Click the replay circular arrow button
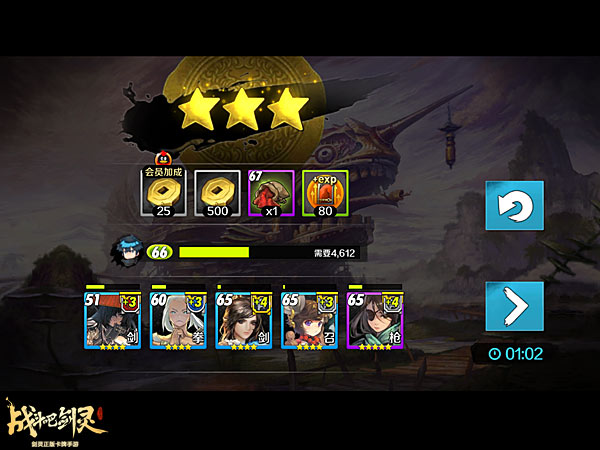The height and width of the screenshot is (450, 600). tap(514, 206)
